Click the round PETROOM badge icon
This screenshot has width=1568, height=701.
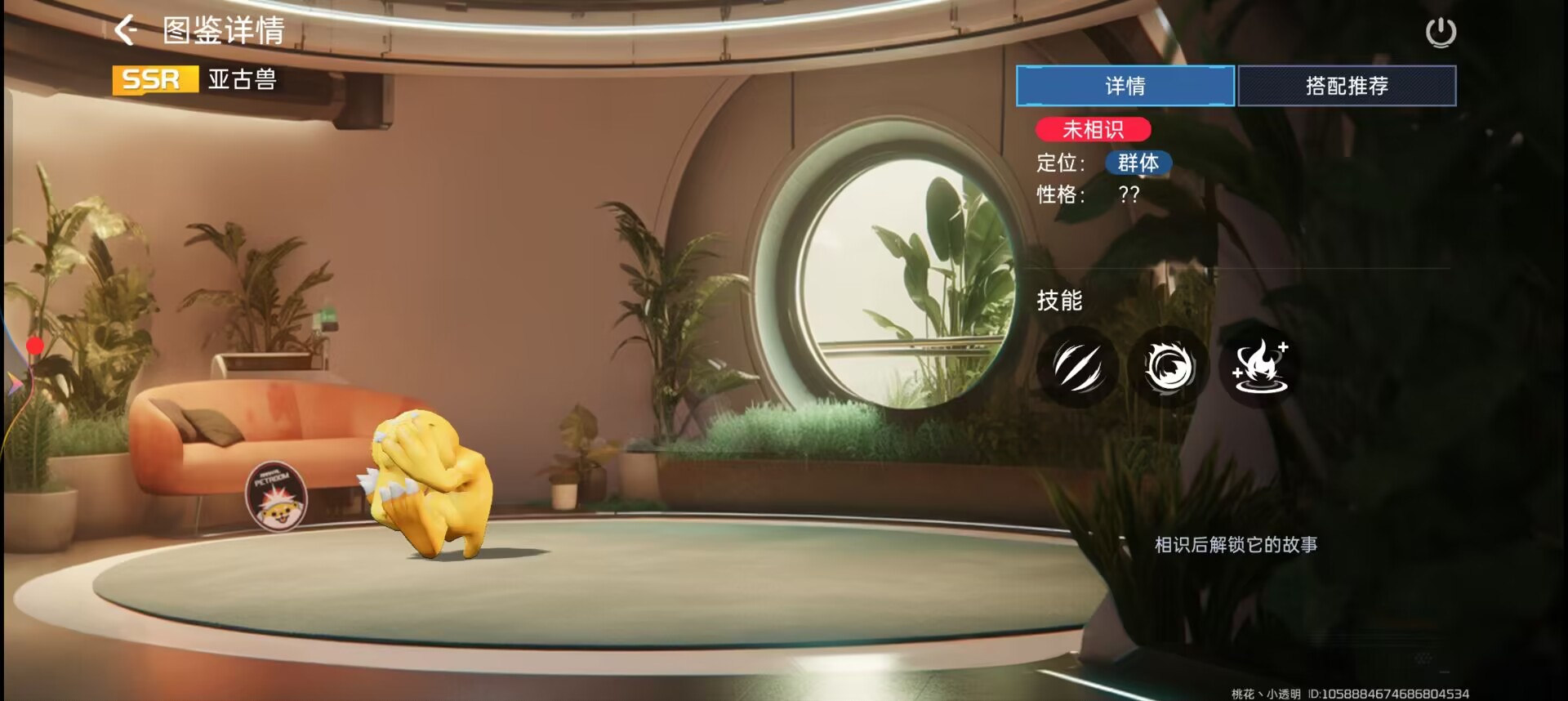coord(276,496)
